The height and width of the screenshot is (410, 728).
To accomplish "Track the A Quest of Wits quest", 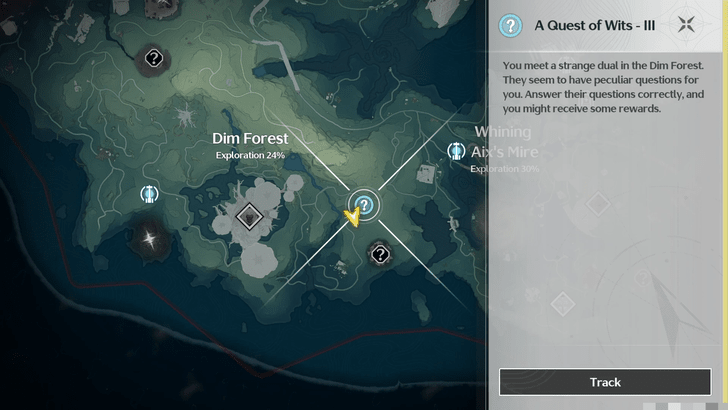I will click(605, 382).
